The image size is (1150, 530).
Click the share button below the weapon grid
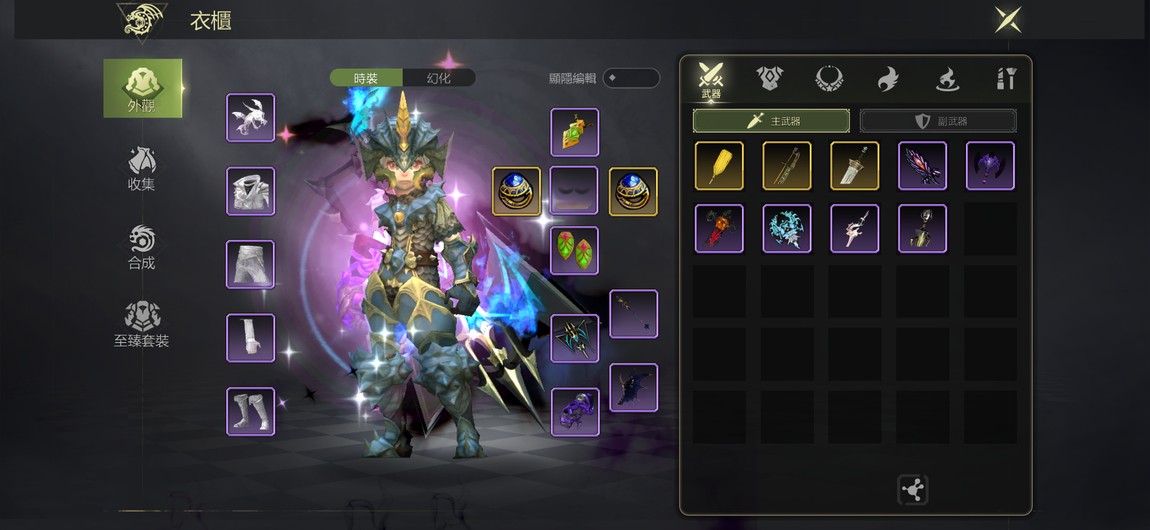pos(912,490)
